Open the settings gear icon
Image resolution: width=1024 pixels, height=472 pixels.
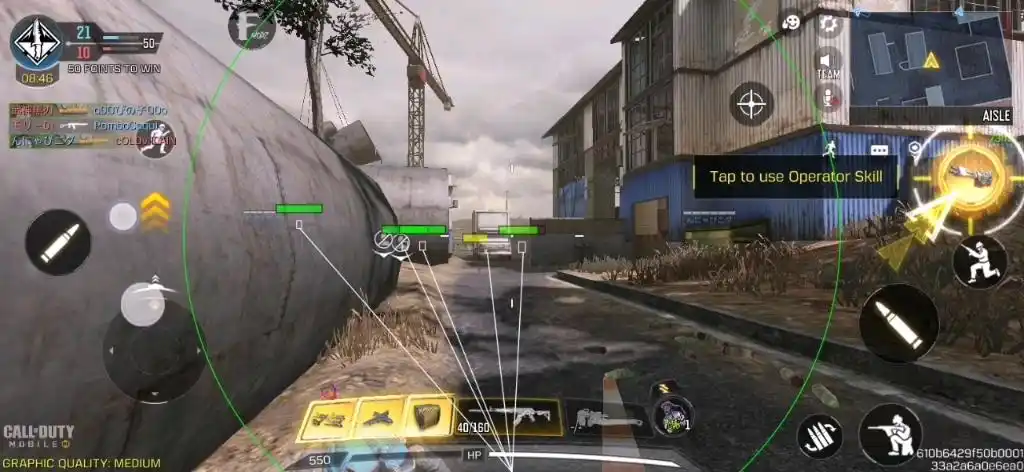coord(828,24)
